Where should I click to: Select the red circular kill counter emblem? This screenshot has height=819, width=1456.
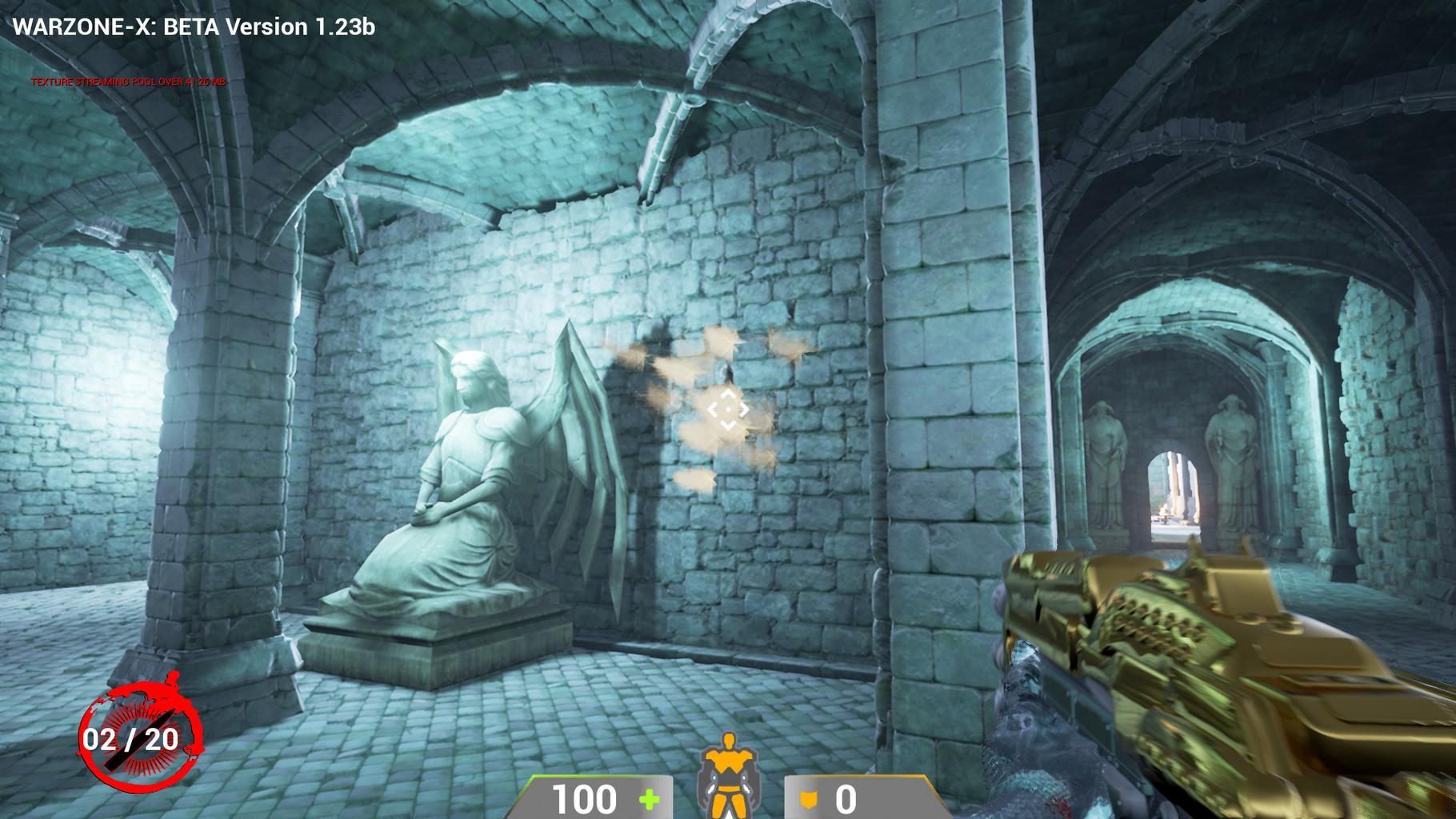pos(140,733)
